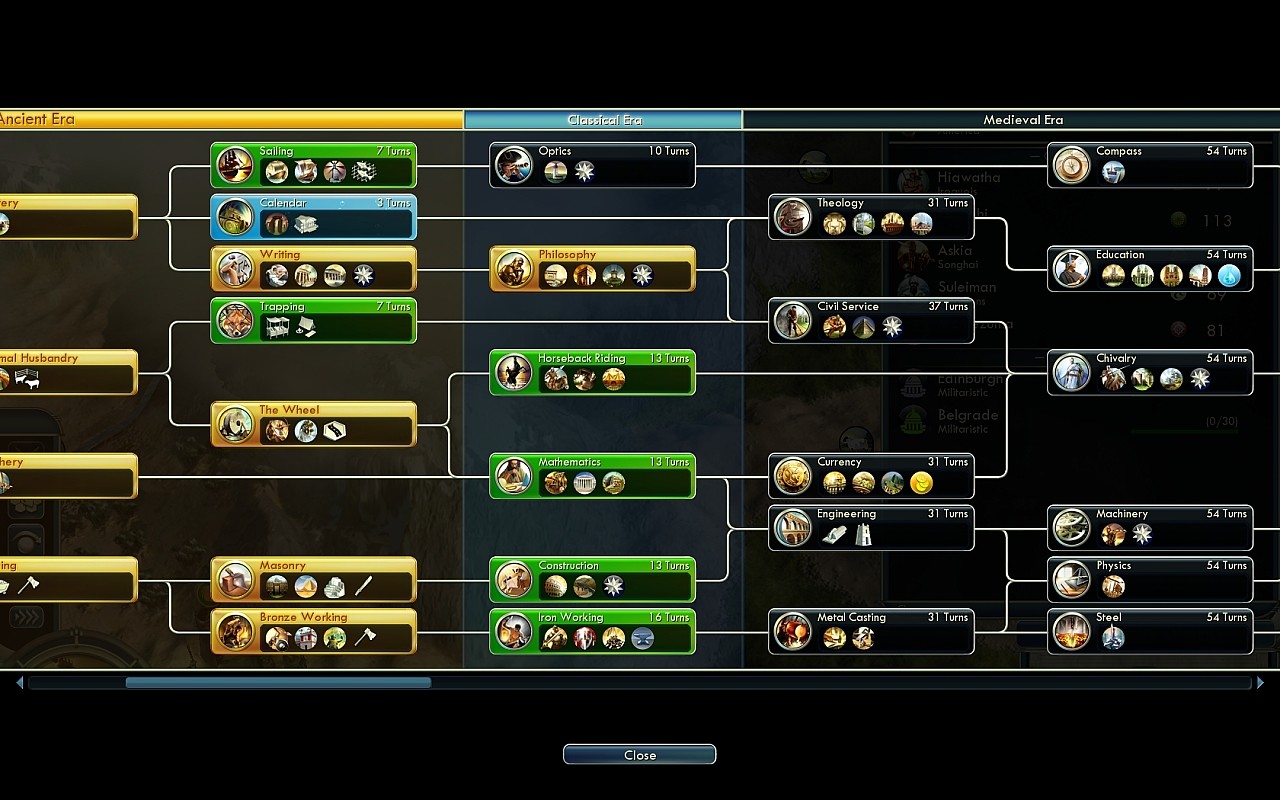This screenshot has width=1280, height=800.
Task: Select the Optics technology
Action: pyautogui.click(x=592, y=165)
